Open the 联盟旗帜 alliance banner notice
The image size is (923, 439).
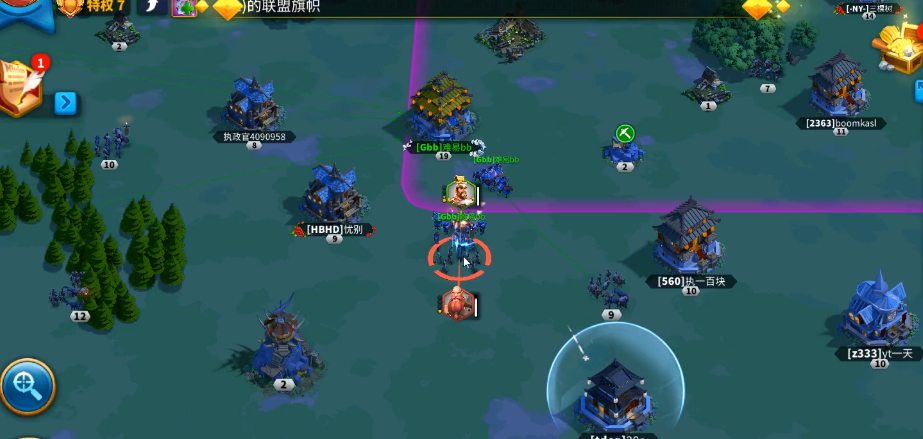tap(290, 8)
